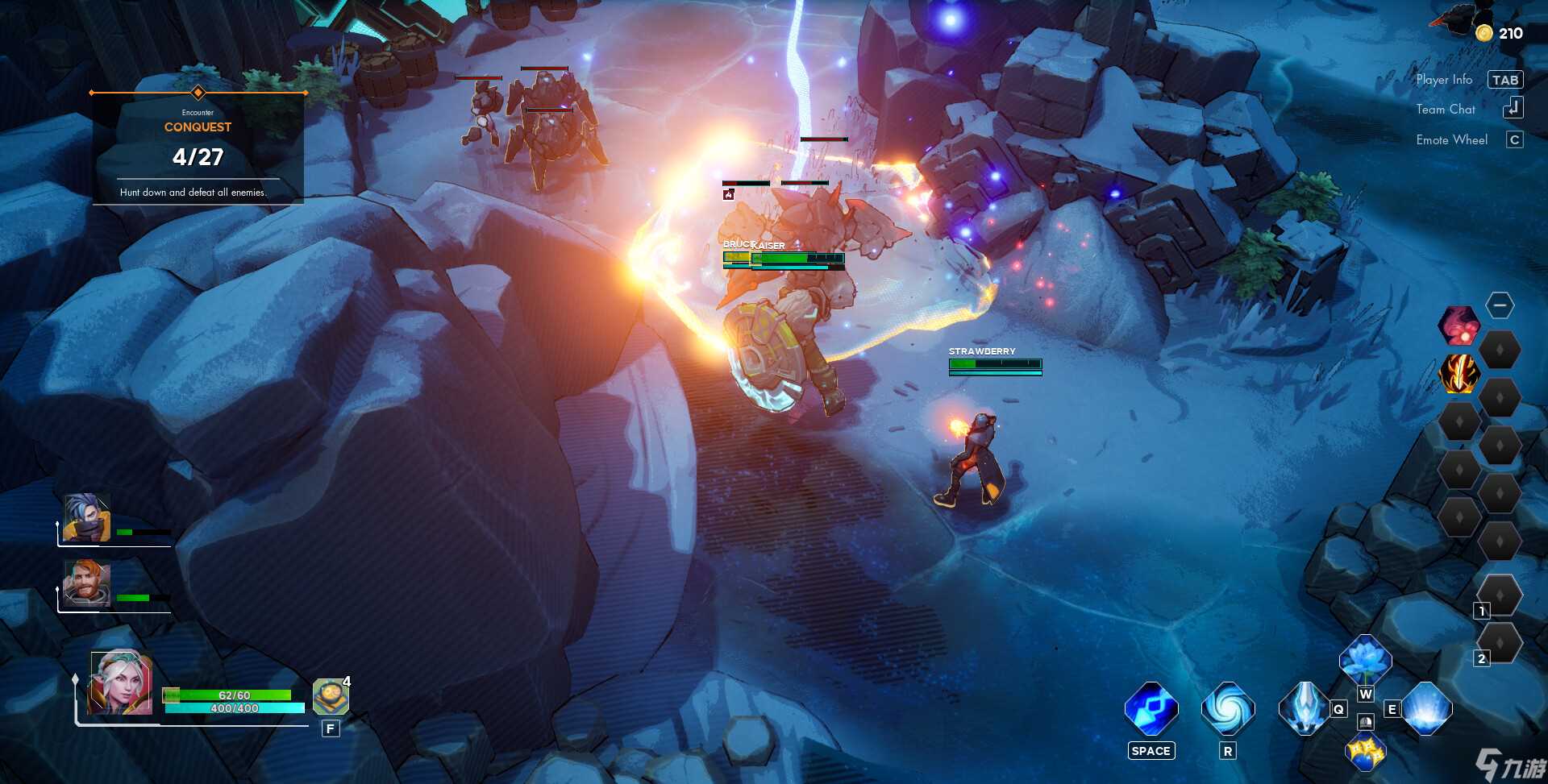Viewport: 1548px width, 784px height.
Task: Activate the blue dash ability icon
Action: point(1151,709)
